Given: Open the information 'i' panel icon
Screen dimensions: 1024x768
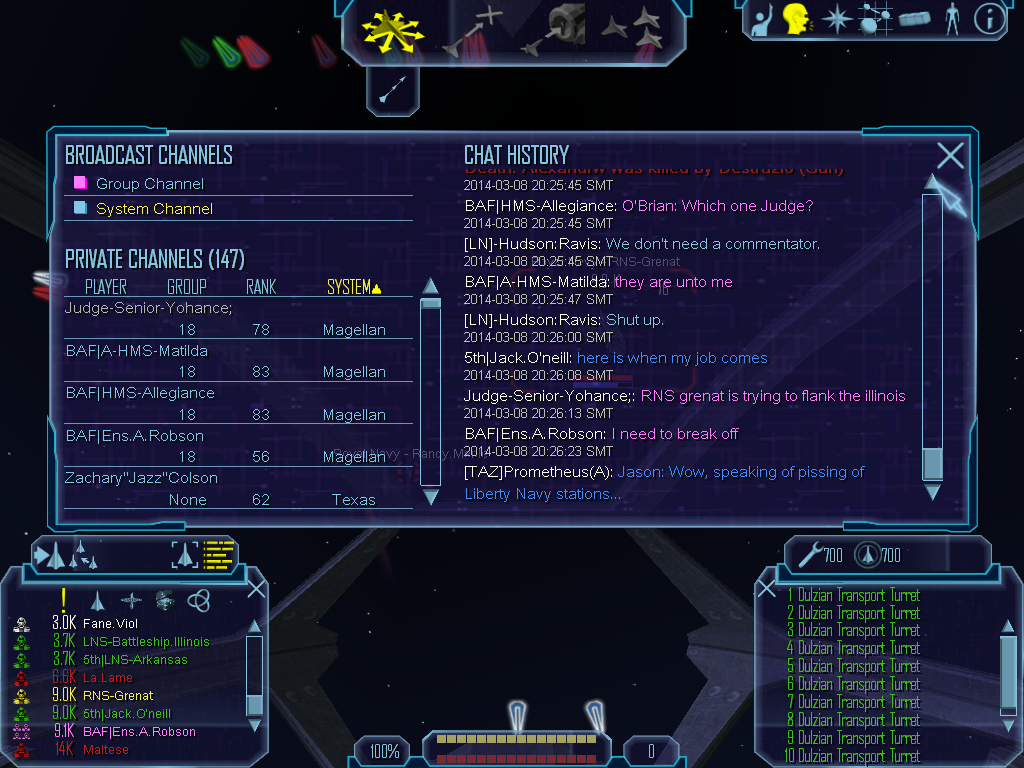Looking at the screenshot, I should click(989, 19).
